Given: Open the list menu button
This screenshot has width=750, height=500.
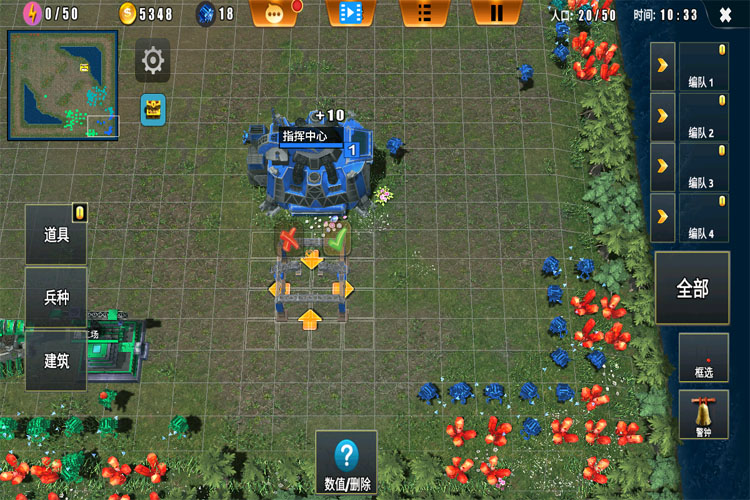Looking at the screenshot, I should tap(423, 13).
